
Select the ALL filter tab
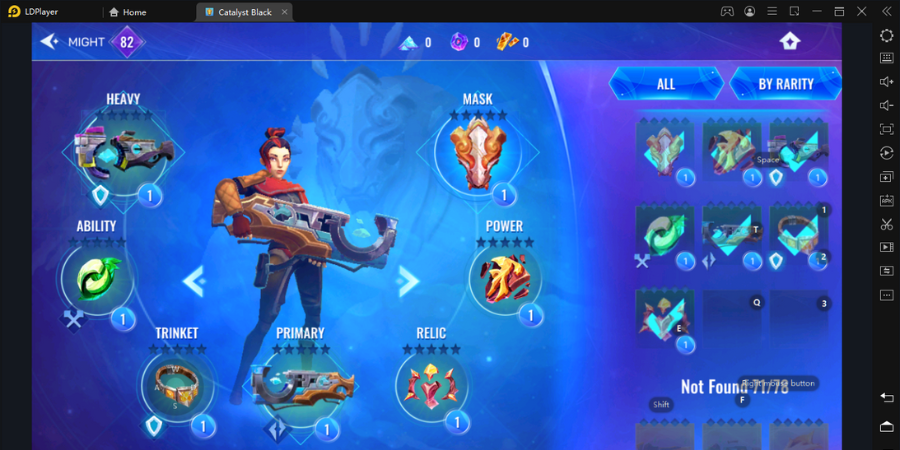tap(666, 84)
